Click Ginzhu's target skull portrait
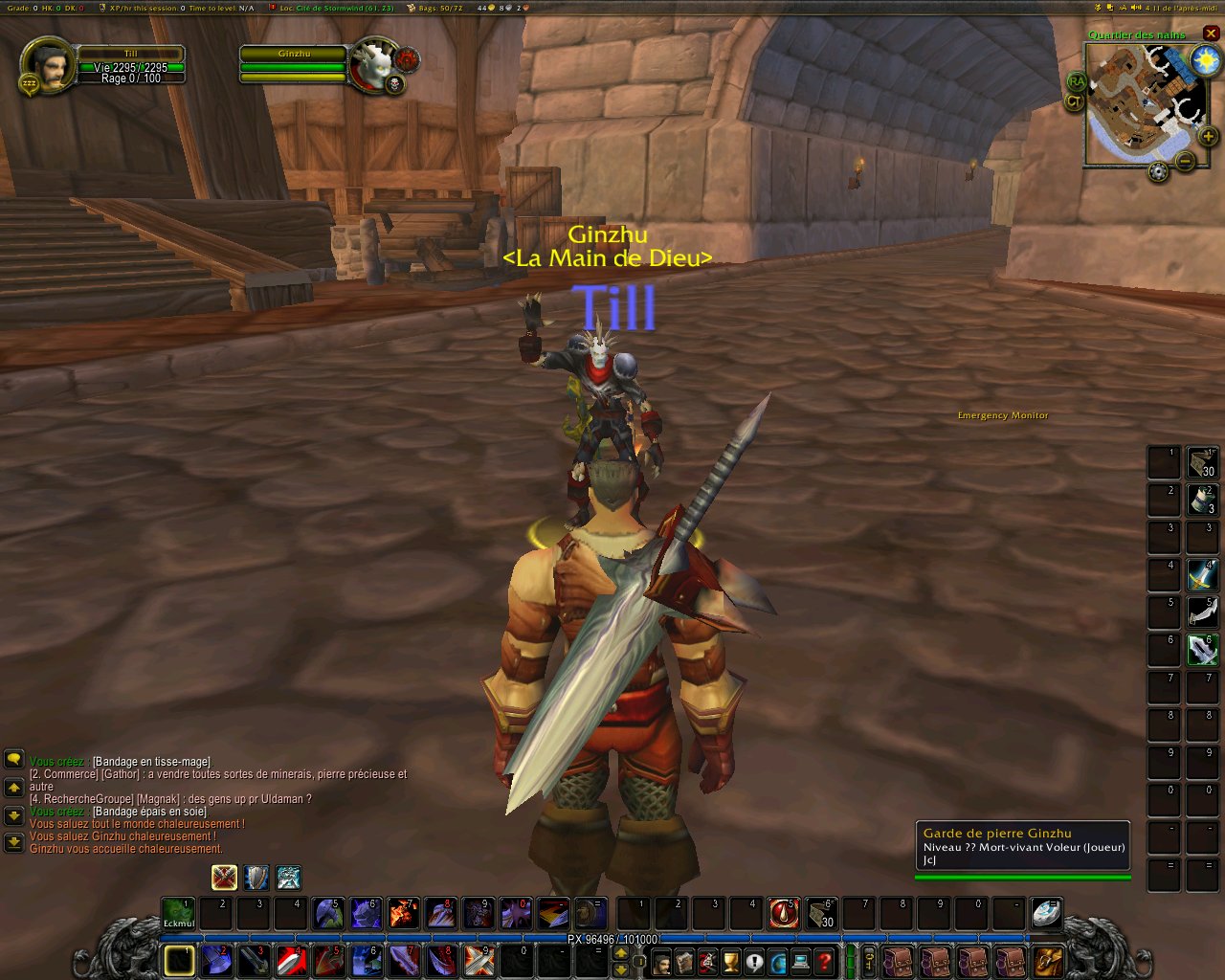Screen dimensions: 1225x980 (373, 65)
